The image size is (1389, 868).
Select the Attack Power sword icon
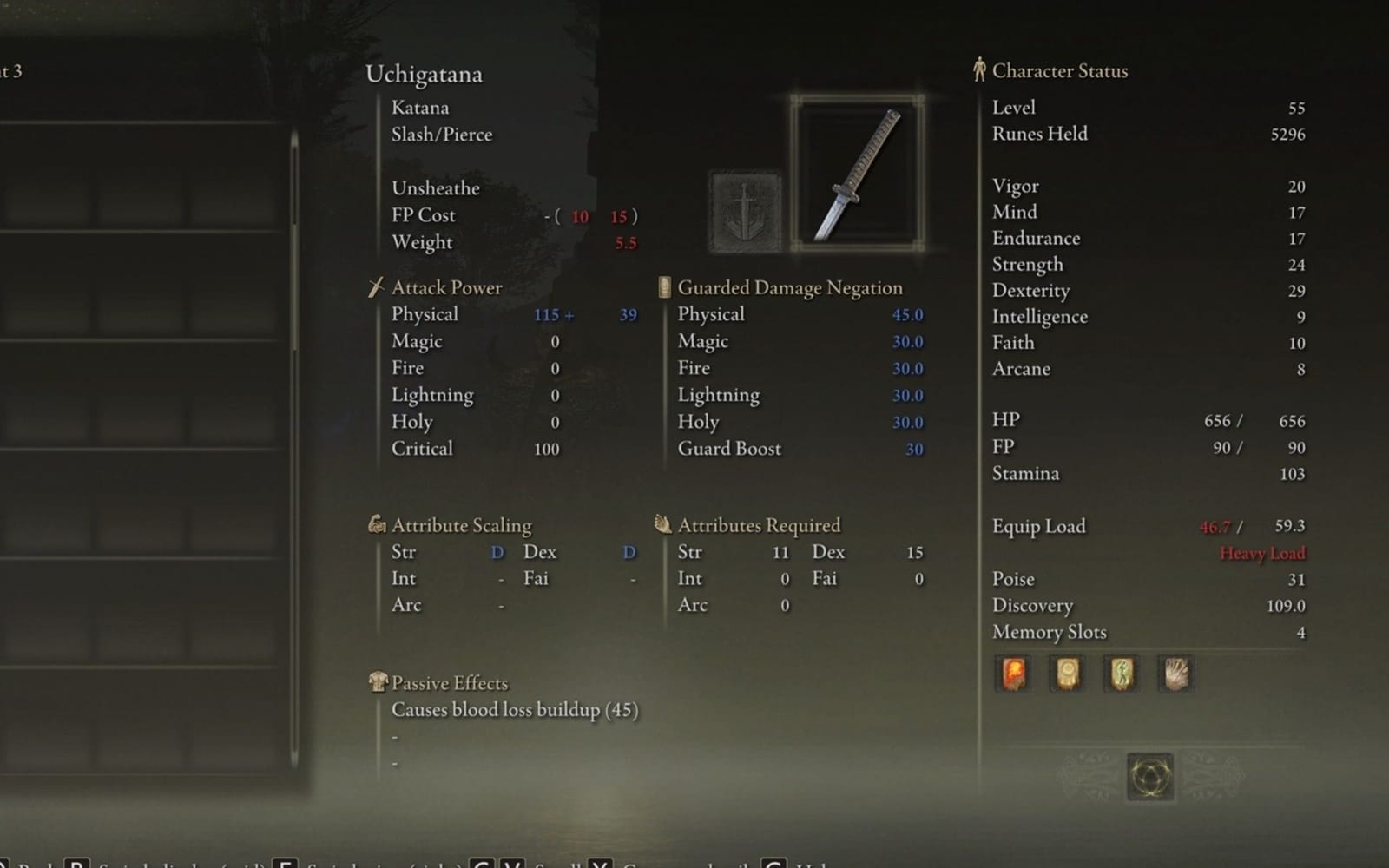378,286
